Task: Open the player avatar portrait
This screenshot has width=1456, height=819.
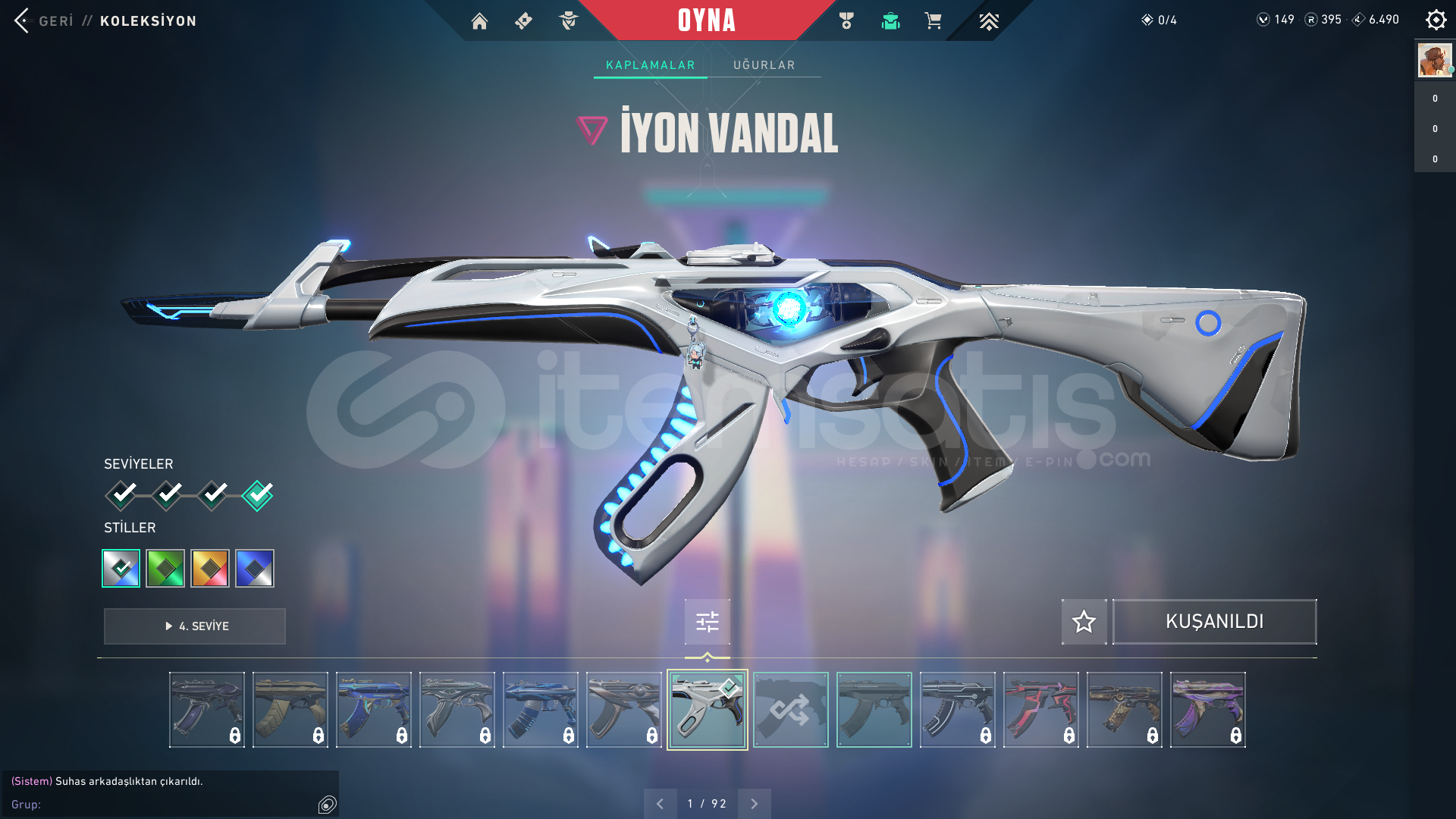Action: point(1435,60)
